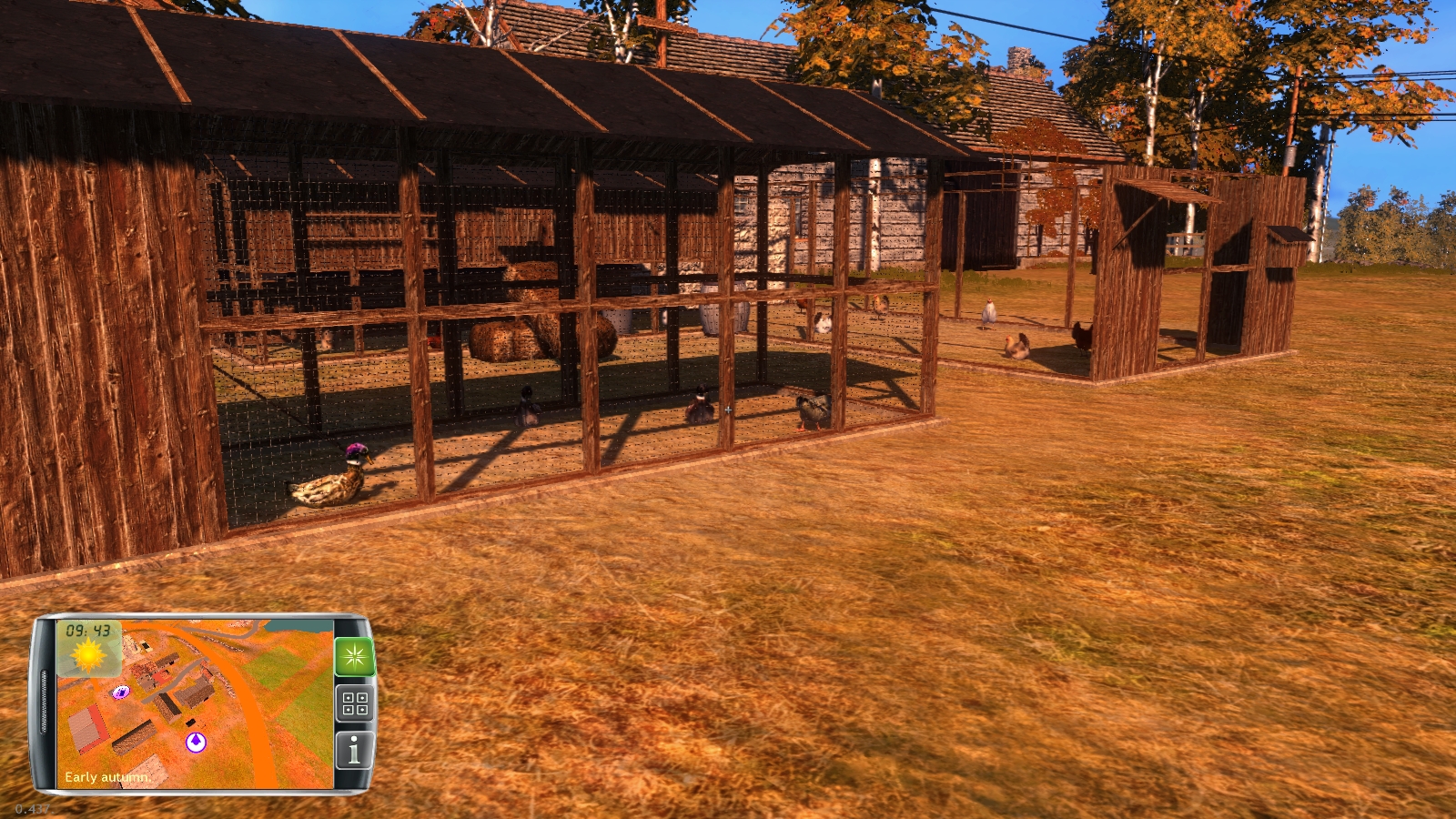Click the sun weather icon above the minimap
The width and height of the screenshot is (1456, 819).
click(x=87, y=654)
